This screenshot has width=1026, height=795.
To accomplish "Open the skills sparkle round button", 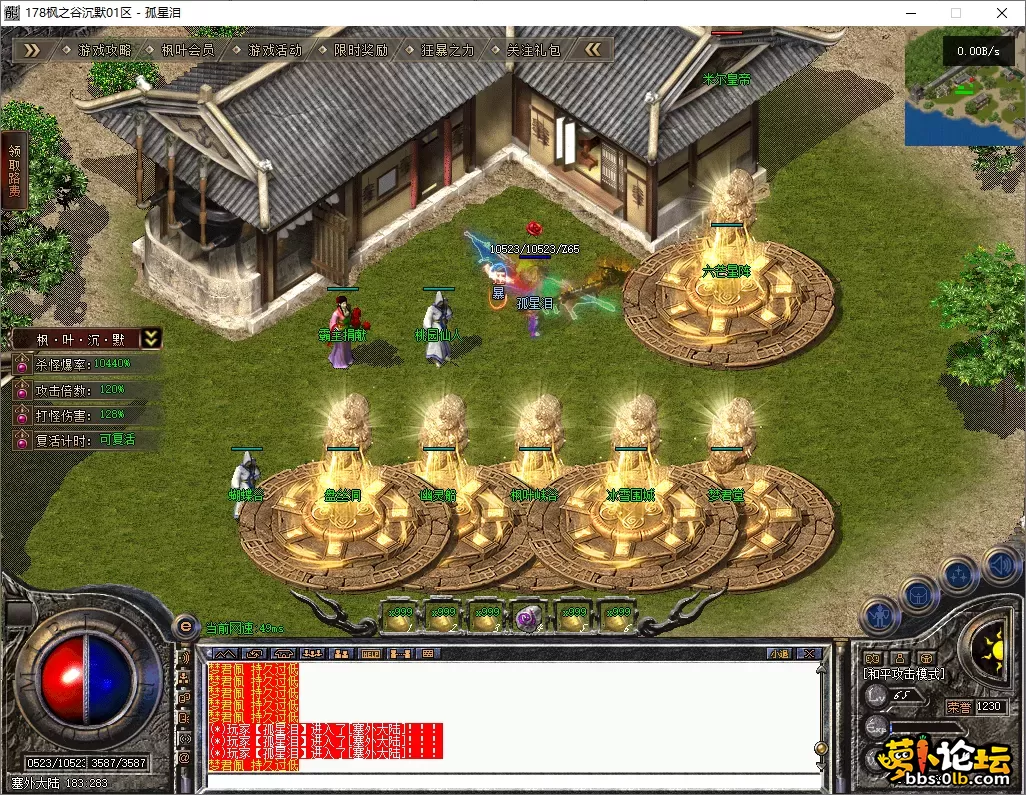I will point(958,576).
